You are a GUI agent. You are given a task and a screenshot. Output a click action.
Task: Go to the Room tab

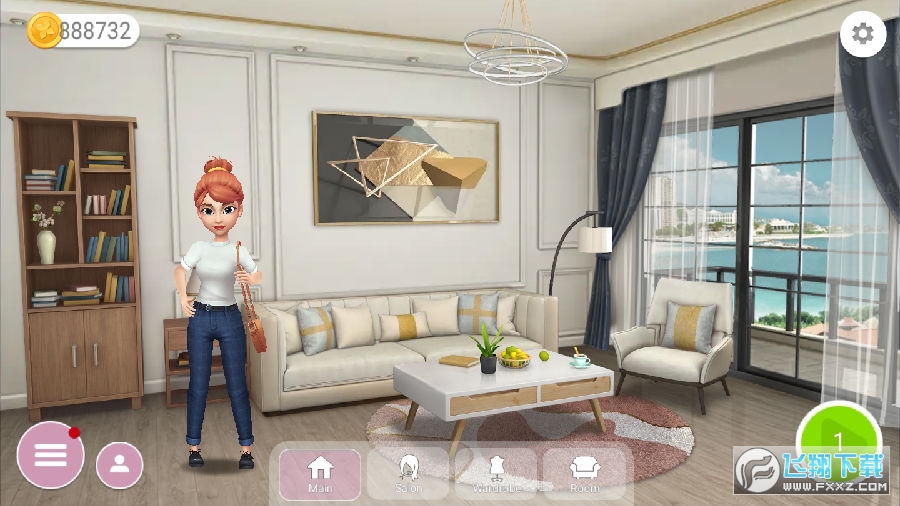(584, 473)
